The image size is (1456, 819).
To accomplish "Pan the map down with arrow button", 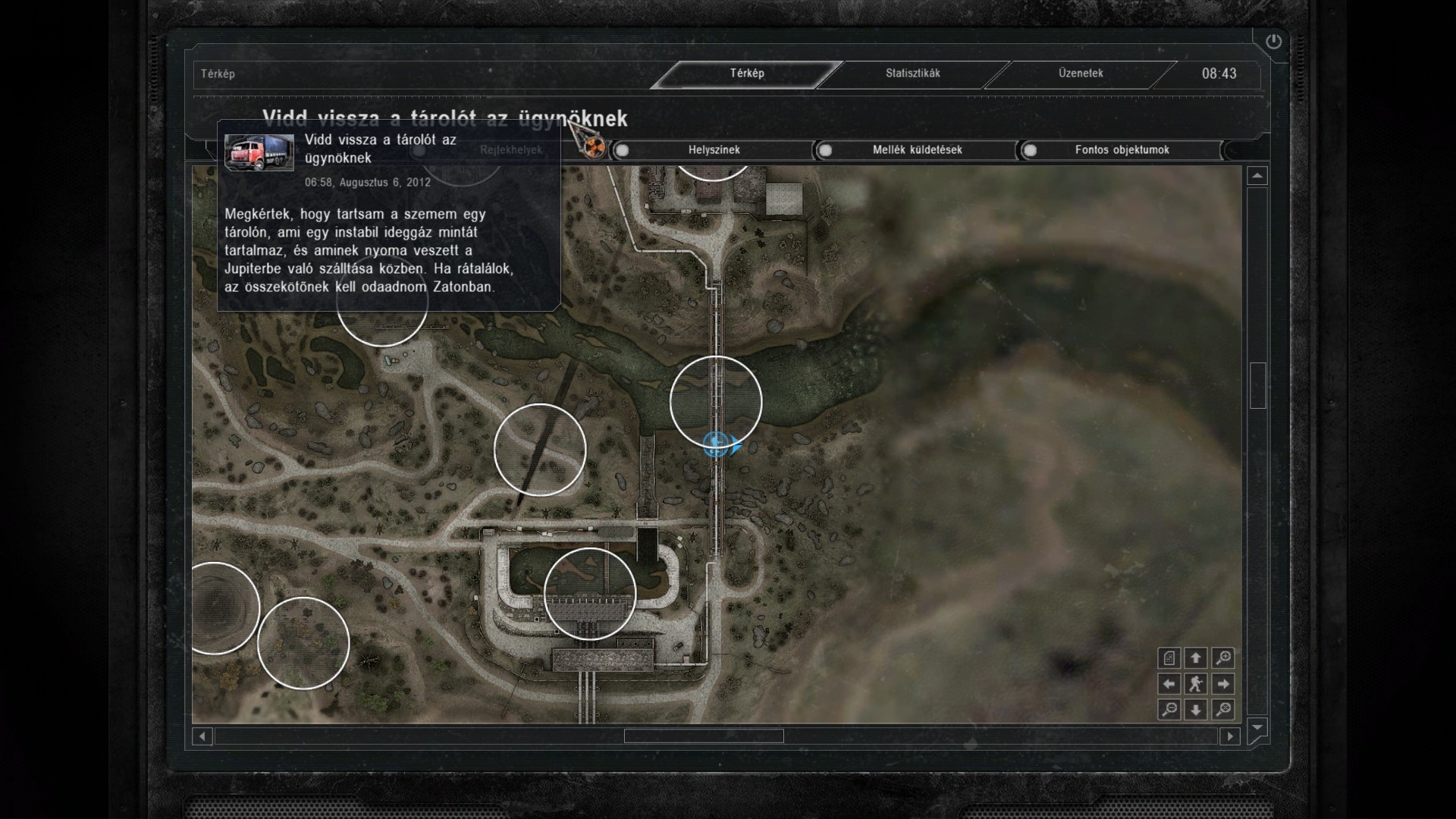I will (x=1196, y=710).
